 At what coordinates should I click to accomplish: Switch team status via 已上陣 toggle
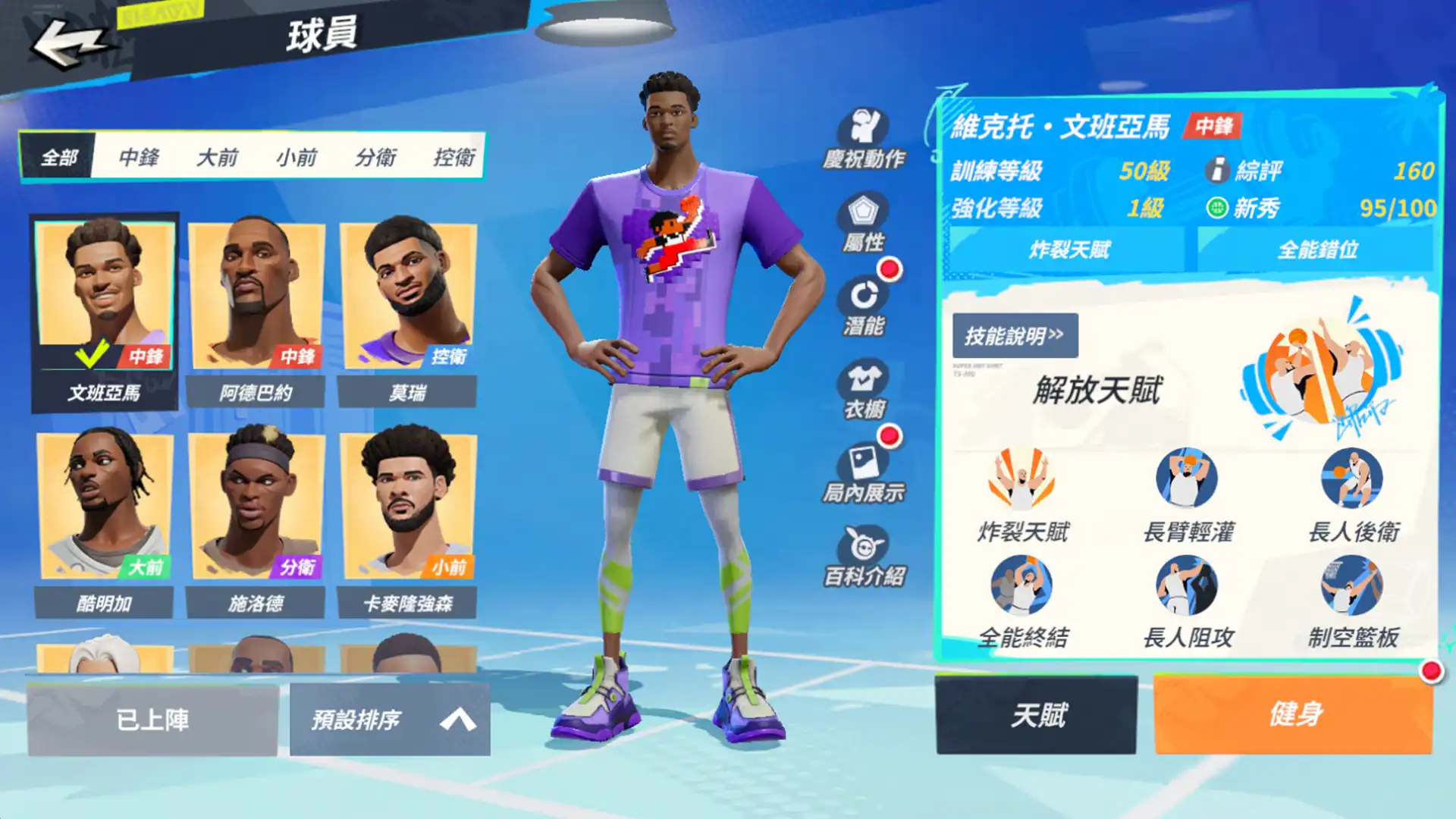pyautogui.click(x=152, y=719)
